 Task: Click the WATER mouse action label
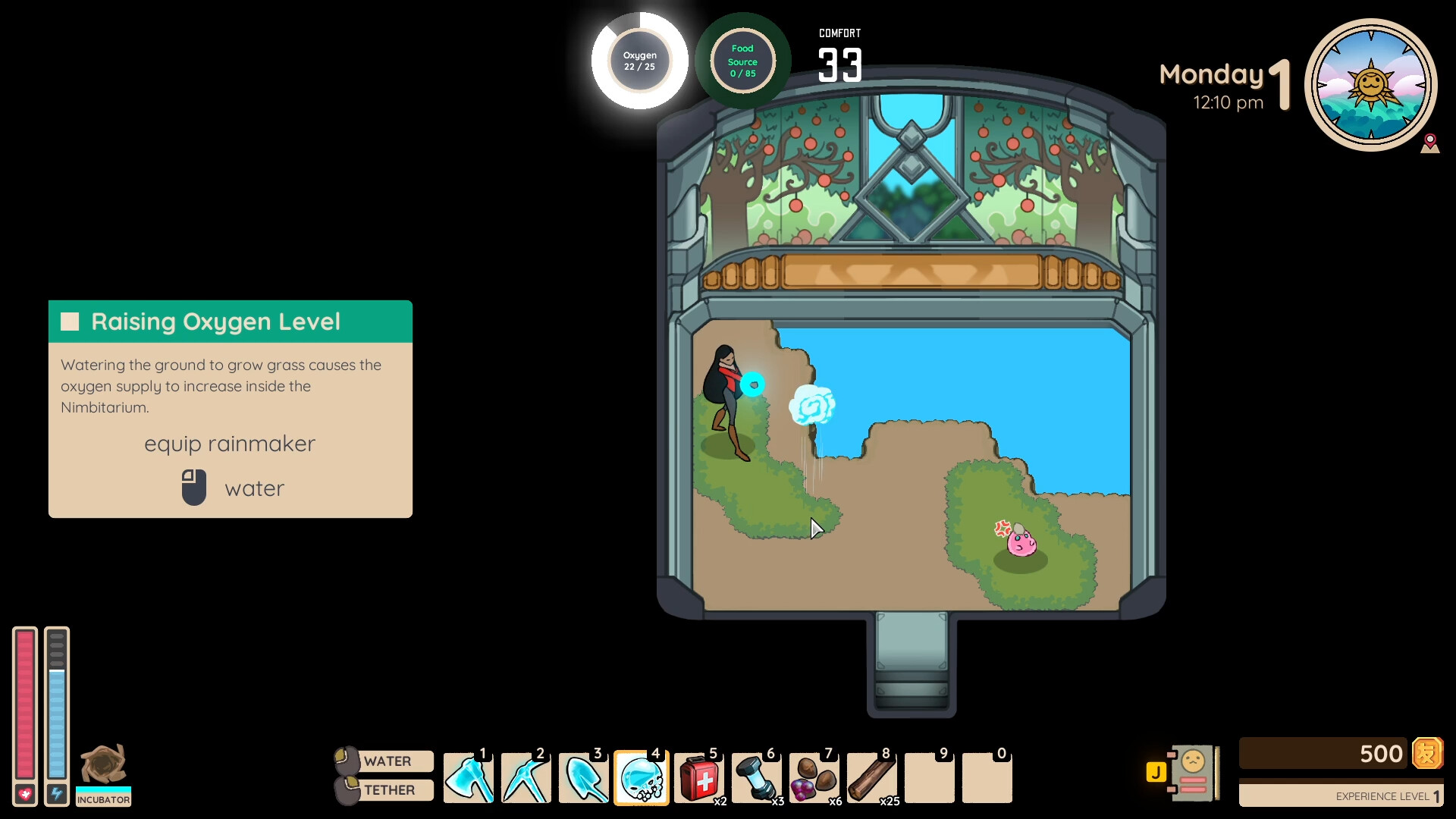pyautogui.click(x=387, y=761)
